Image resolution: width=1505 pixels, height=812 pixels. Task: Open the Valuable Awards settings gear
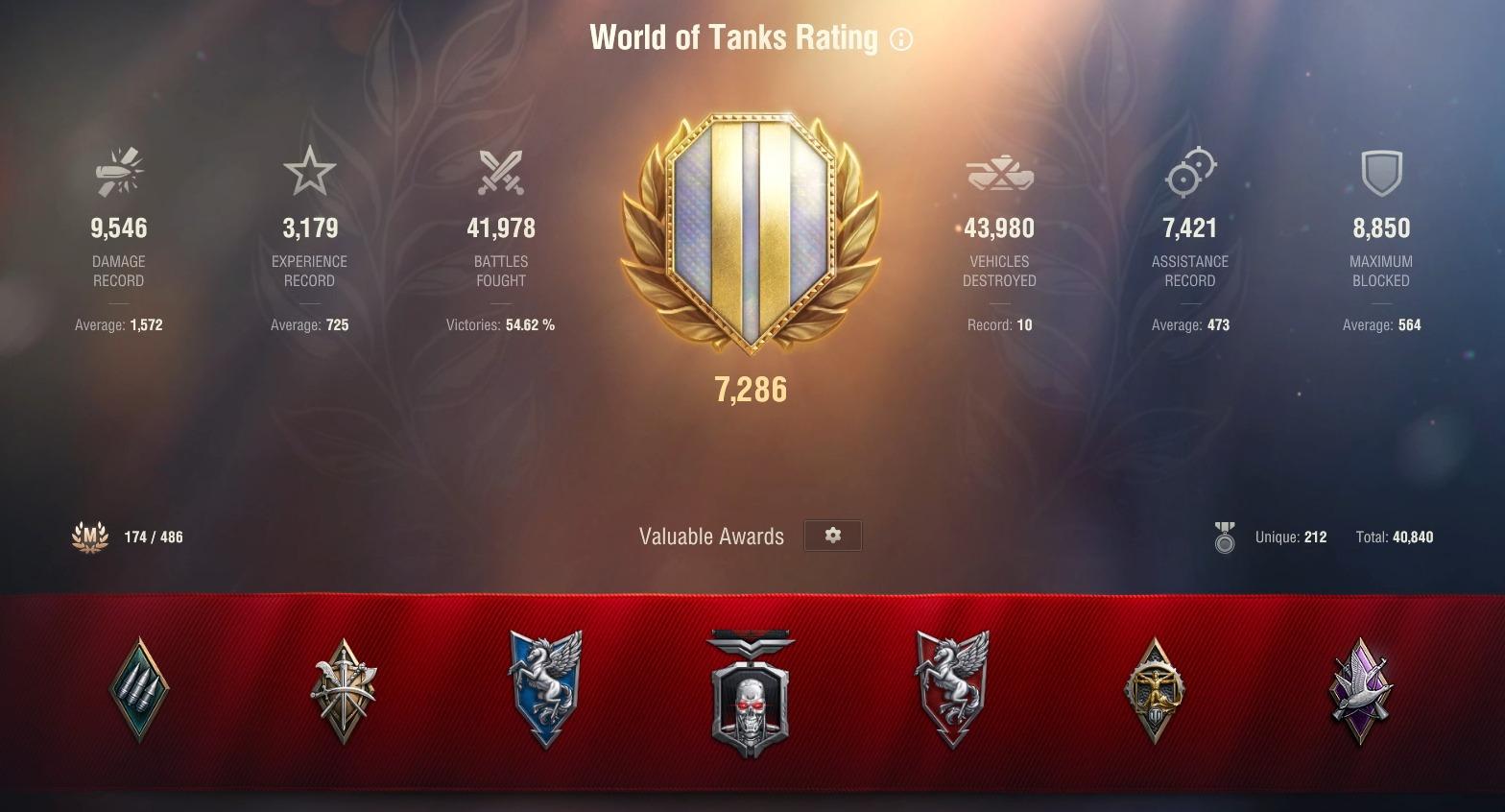tap(832, 536)
